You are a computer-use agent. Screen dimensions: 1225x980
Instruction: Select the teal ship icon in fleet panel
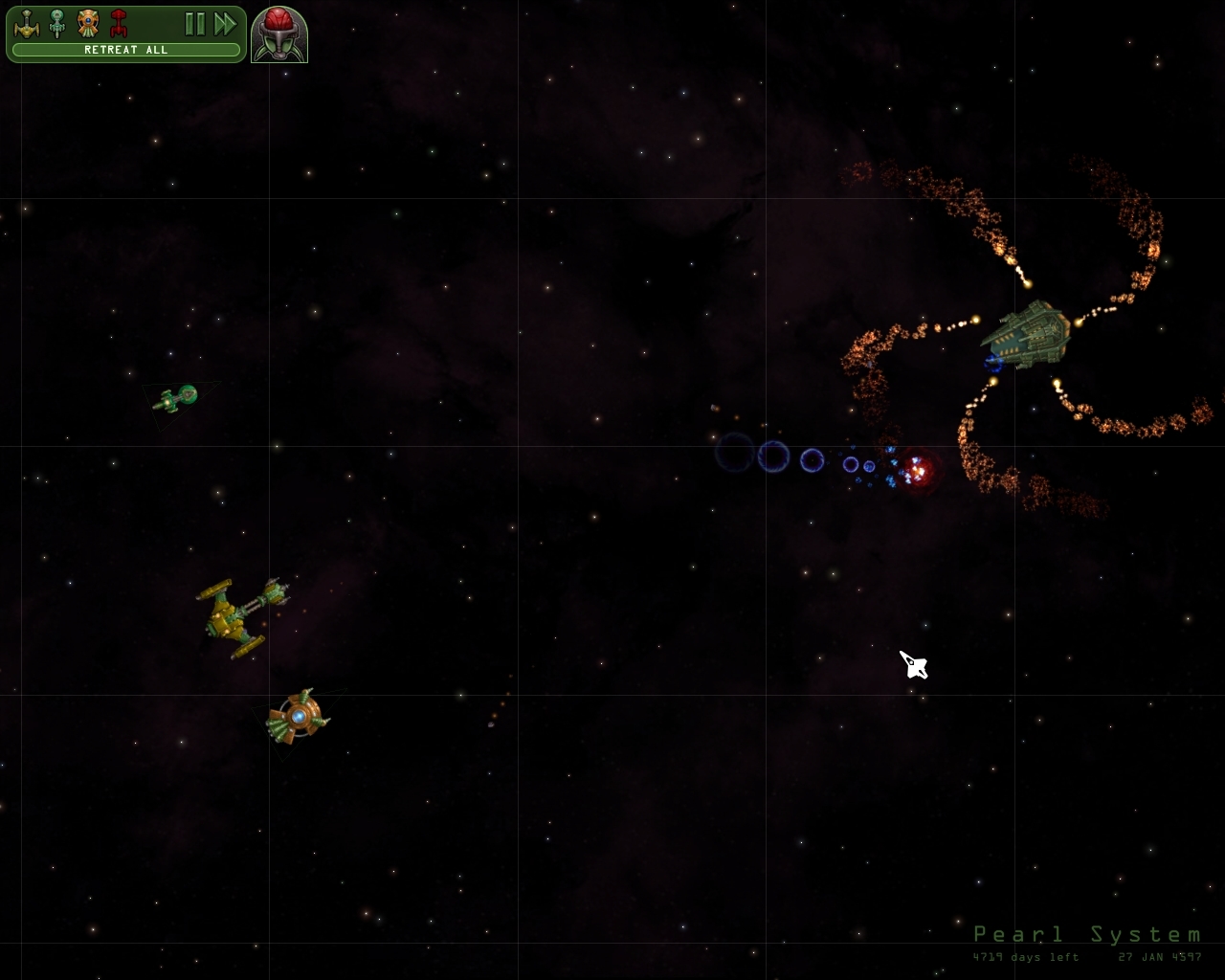coord(56,24)
